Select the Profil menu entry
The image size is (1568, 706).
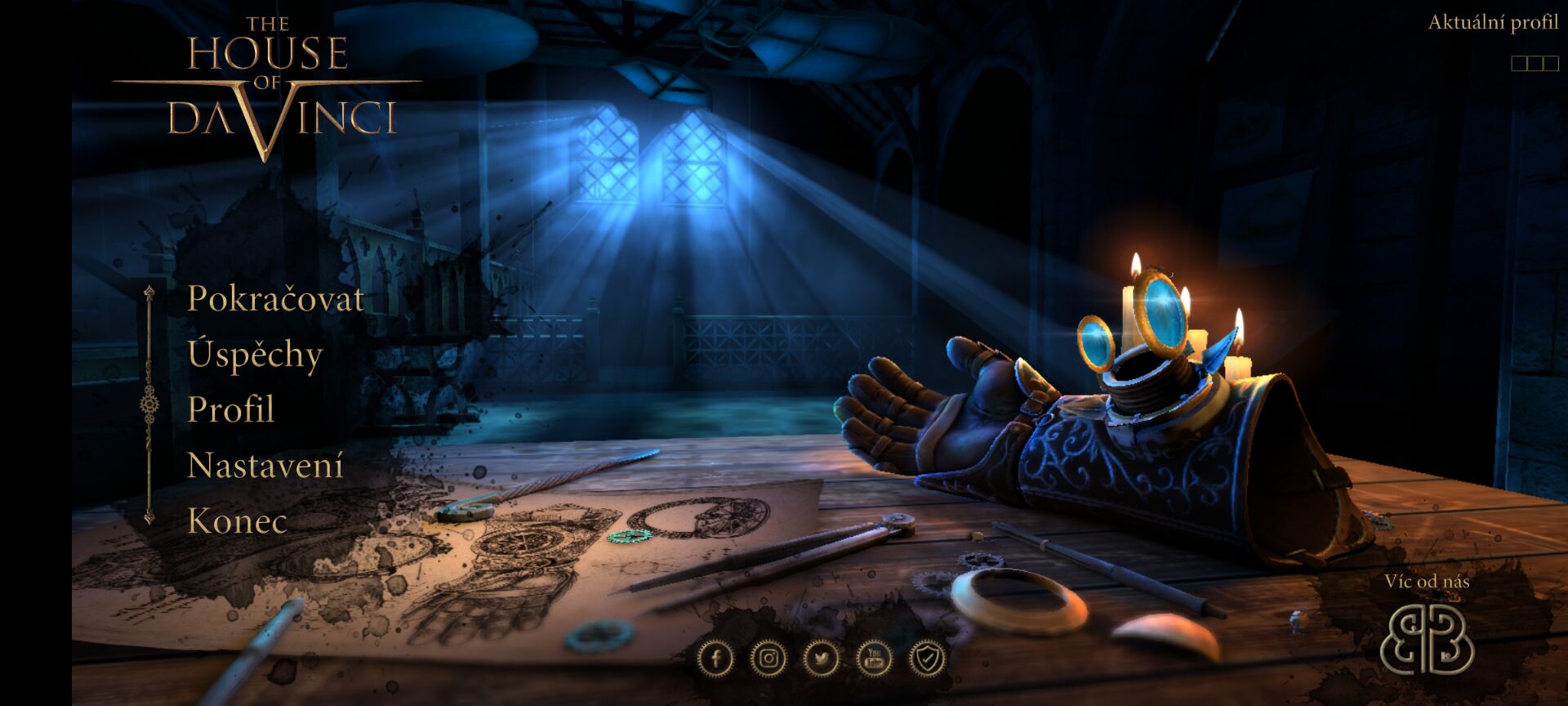[x=231, y=409]
